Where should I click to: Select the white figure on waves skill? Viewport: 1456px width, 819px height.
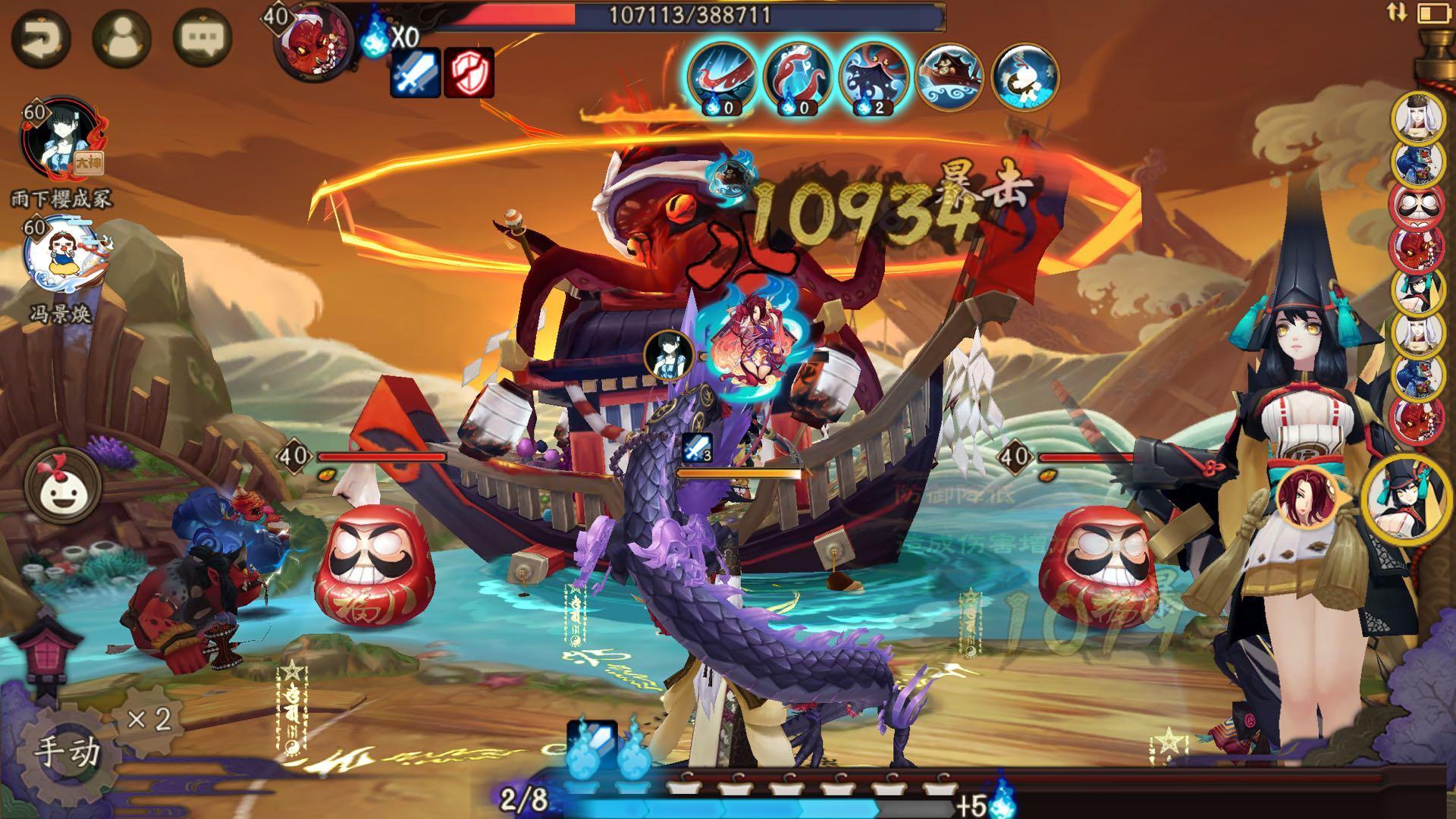click(1025, 77)
